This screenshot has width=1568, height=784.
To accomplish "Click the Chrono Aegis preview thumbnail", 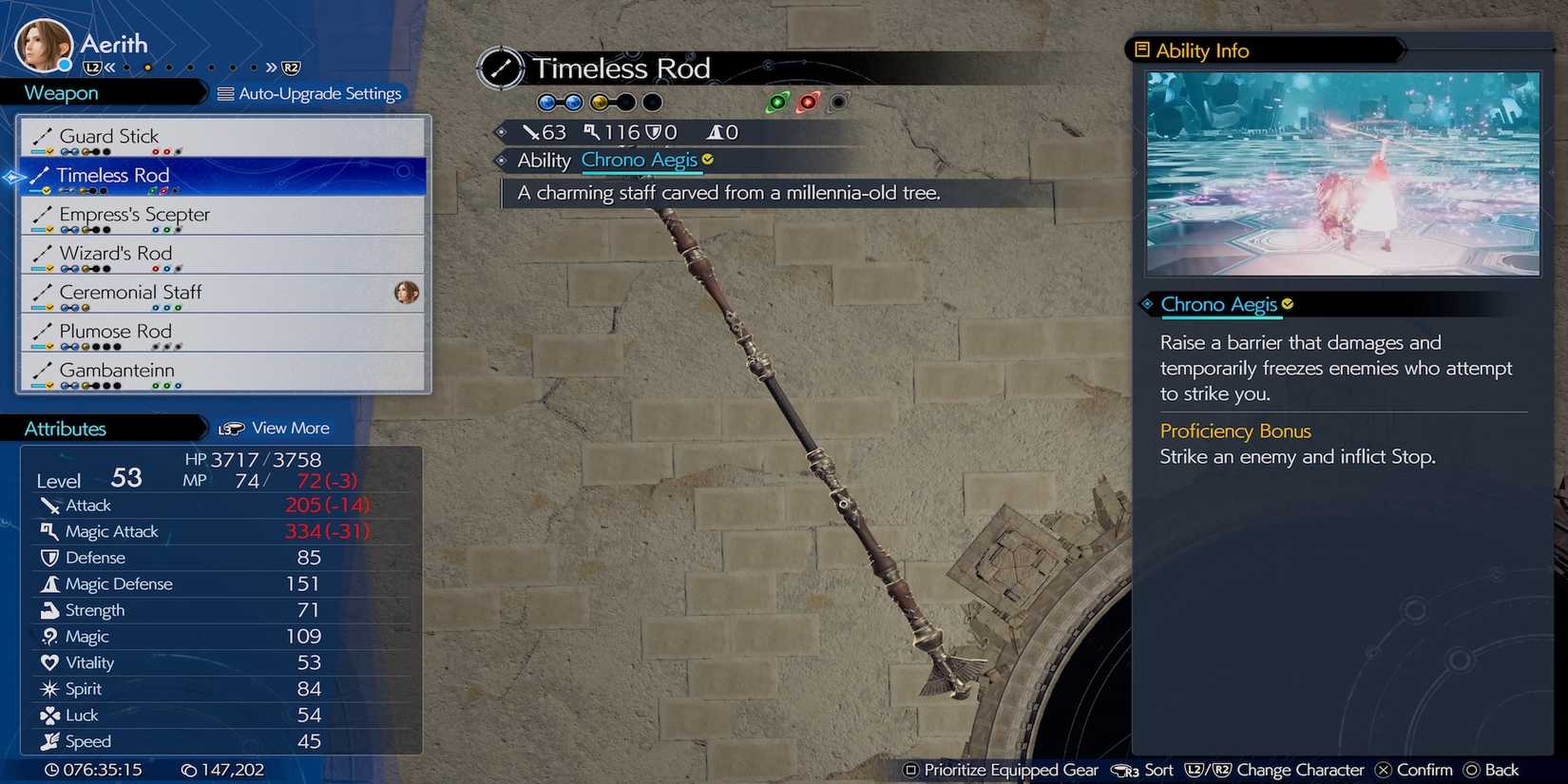I will (1342, 176).
